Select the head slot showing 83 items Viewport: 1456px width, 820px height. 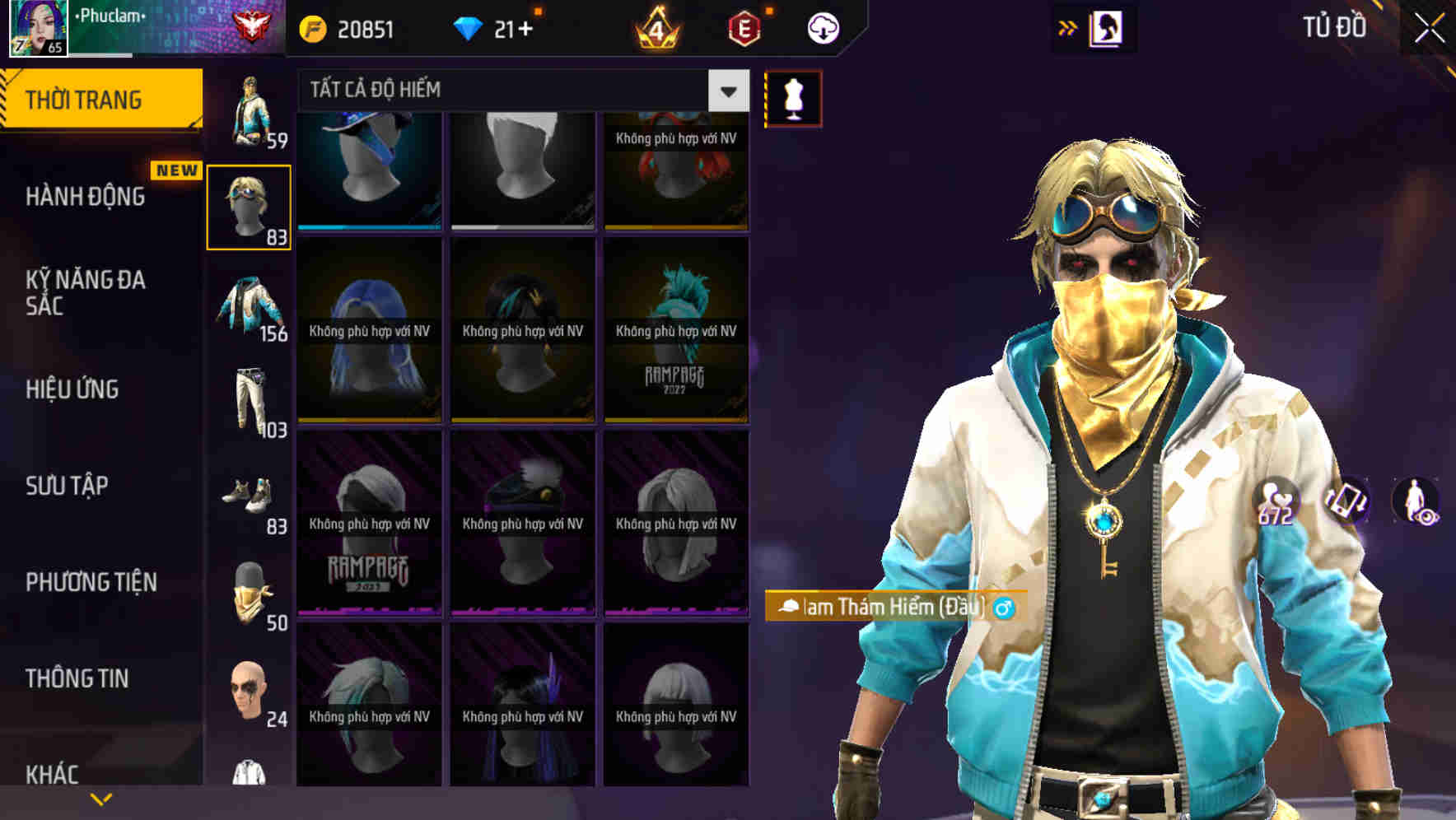[250, 203]
